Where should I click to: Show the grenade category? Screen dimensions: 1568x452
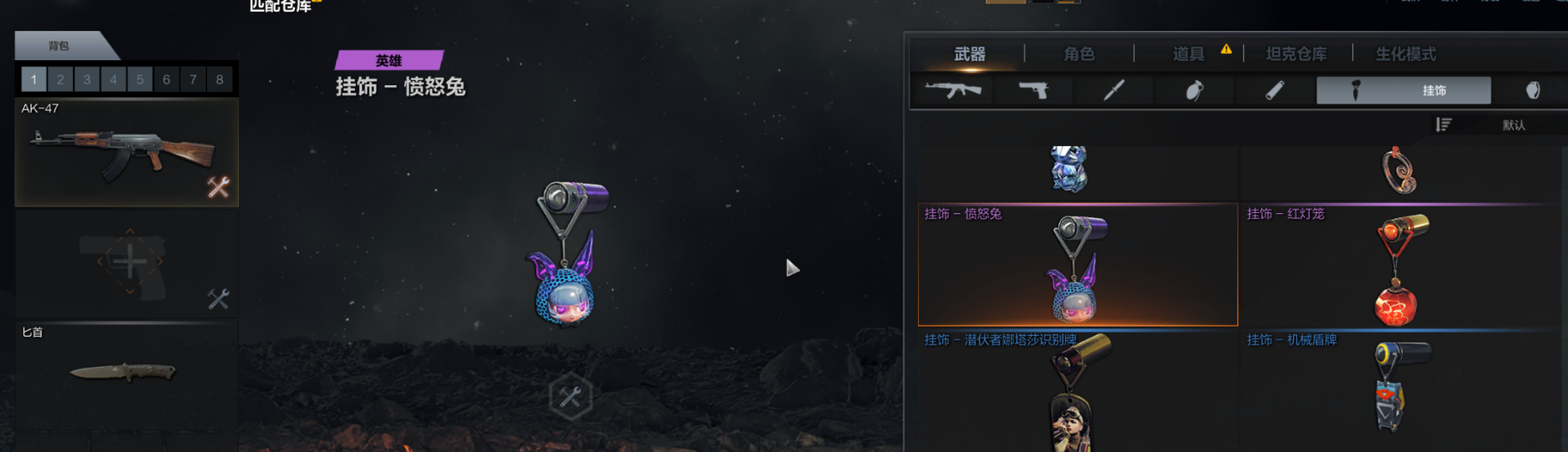1195,90
